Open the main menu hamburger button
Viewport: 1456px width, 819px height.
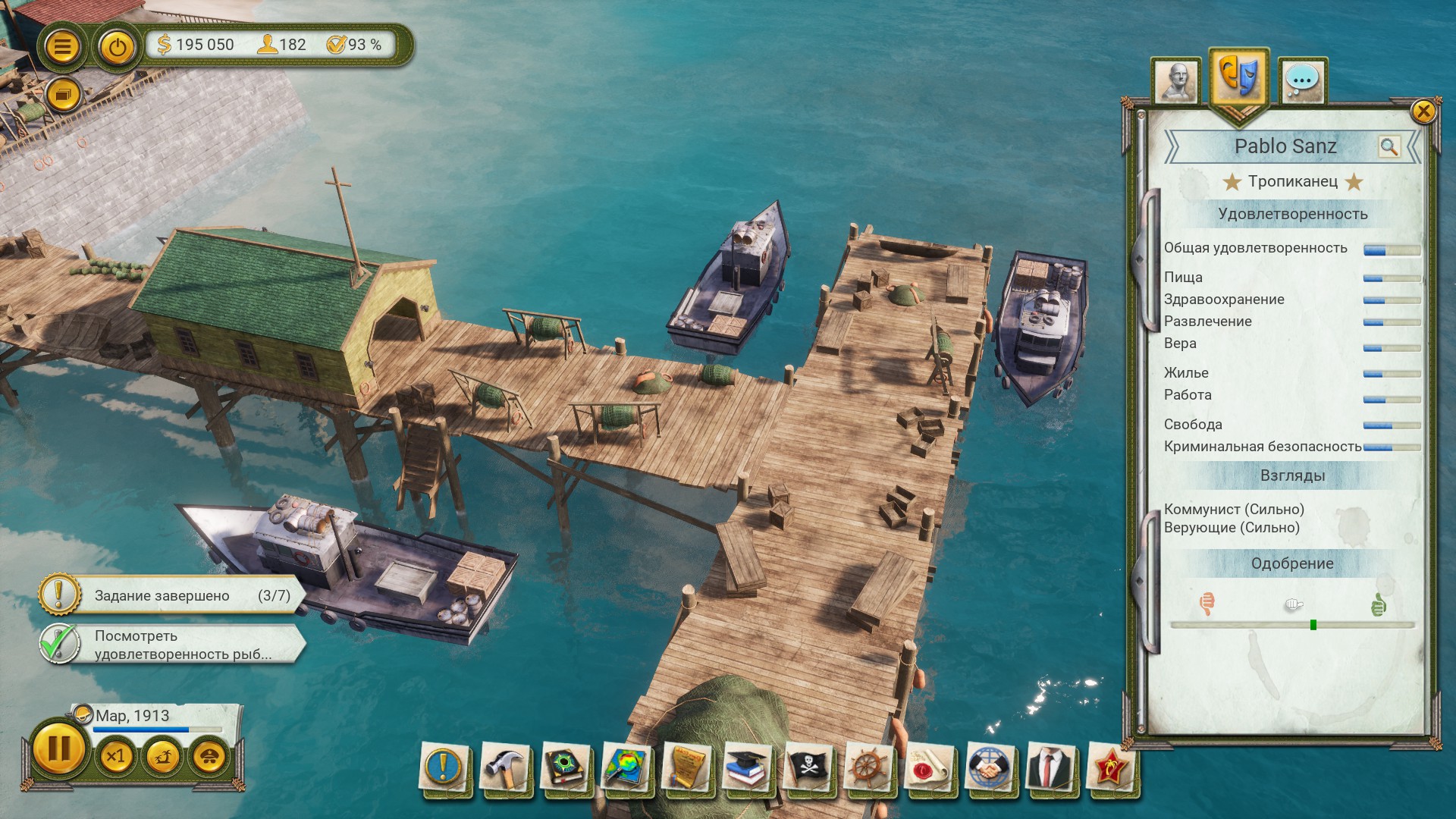[x=62, y=47]
